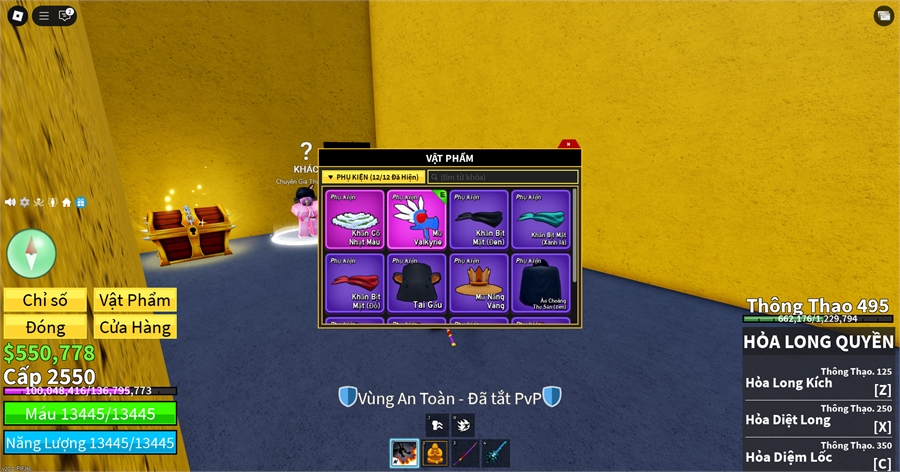Pick the red Khăn Bịt Mặt (Đỏ) item
Viewport: 900px width, 472px height.
(x=355, y=283)
